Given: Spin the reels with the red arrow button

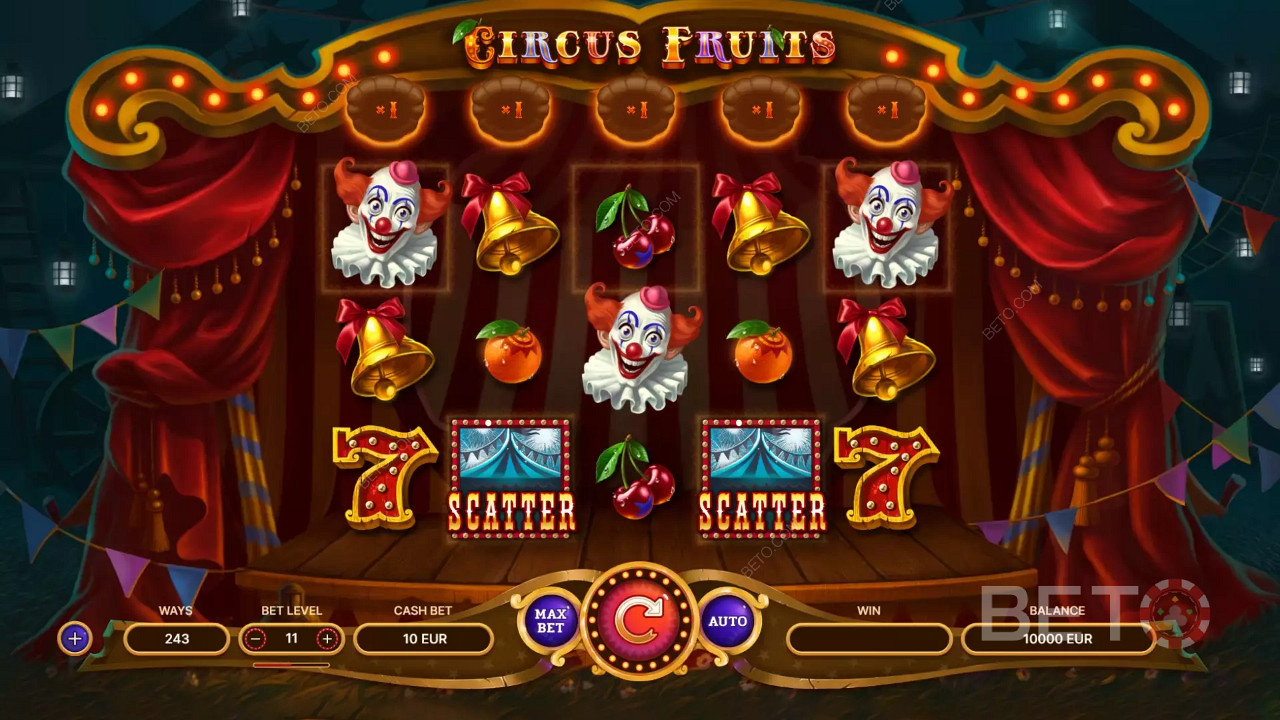Looking at the screenshot, I should [639, 621].
